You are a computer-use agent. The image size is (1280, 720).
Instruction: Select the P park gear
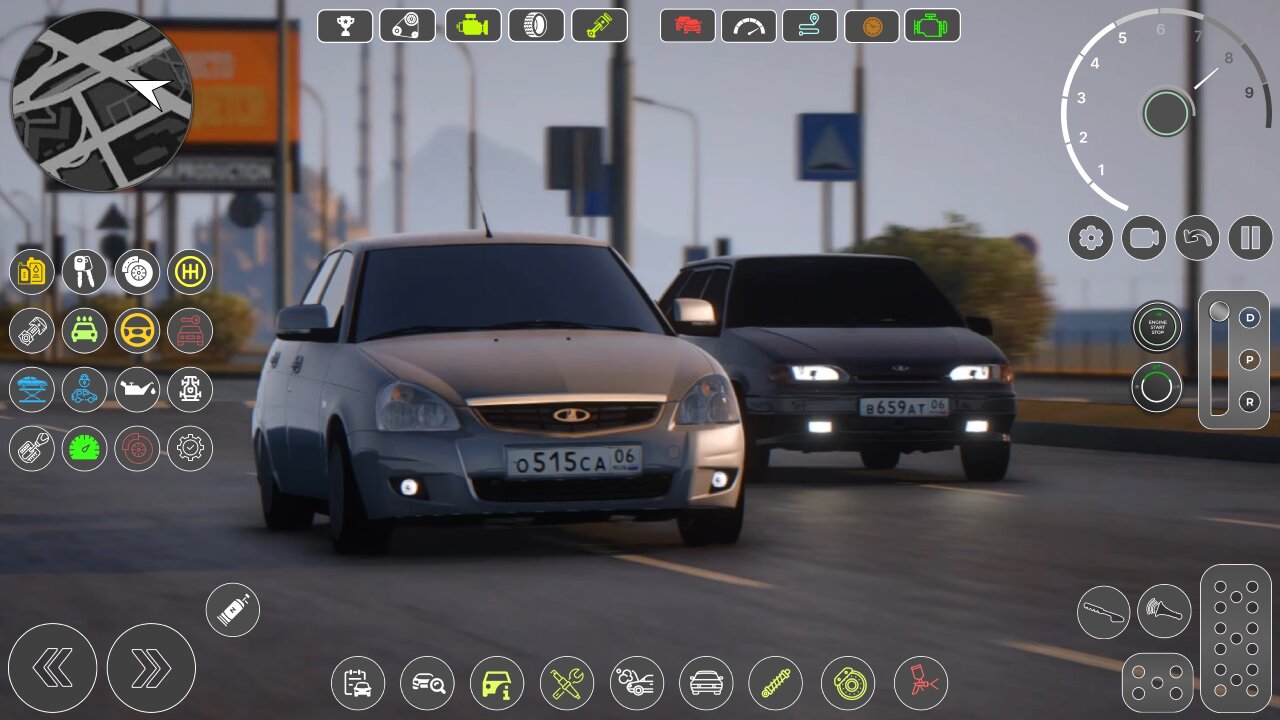(1249, 360)
